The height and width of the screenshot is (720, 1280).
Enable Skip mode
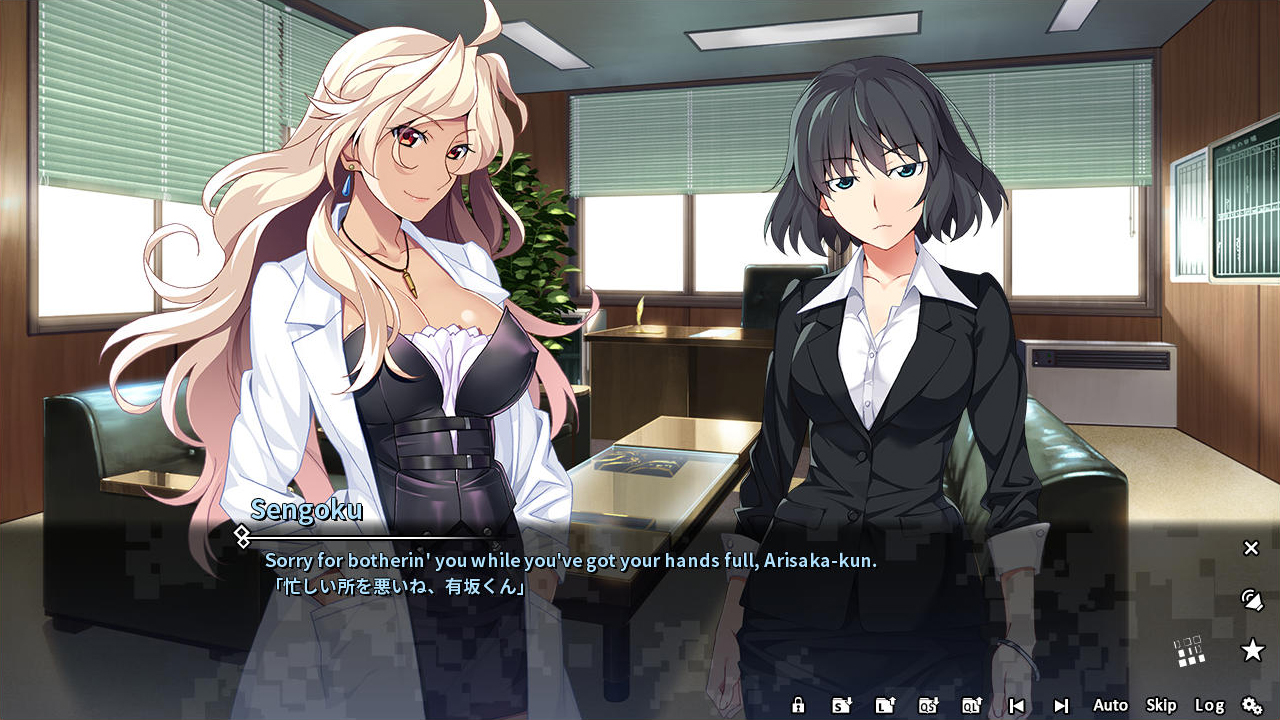coord(1160,706)
